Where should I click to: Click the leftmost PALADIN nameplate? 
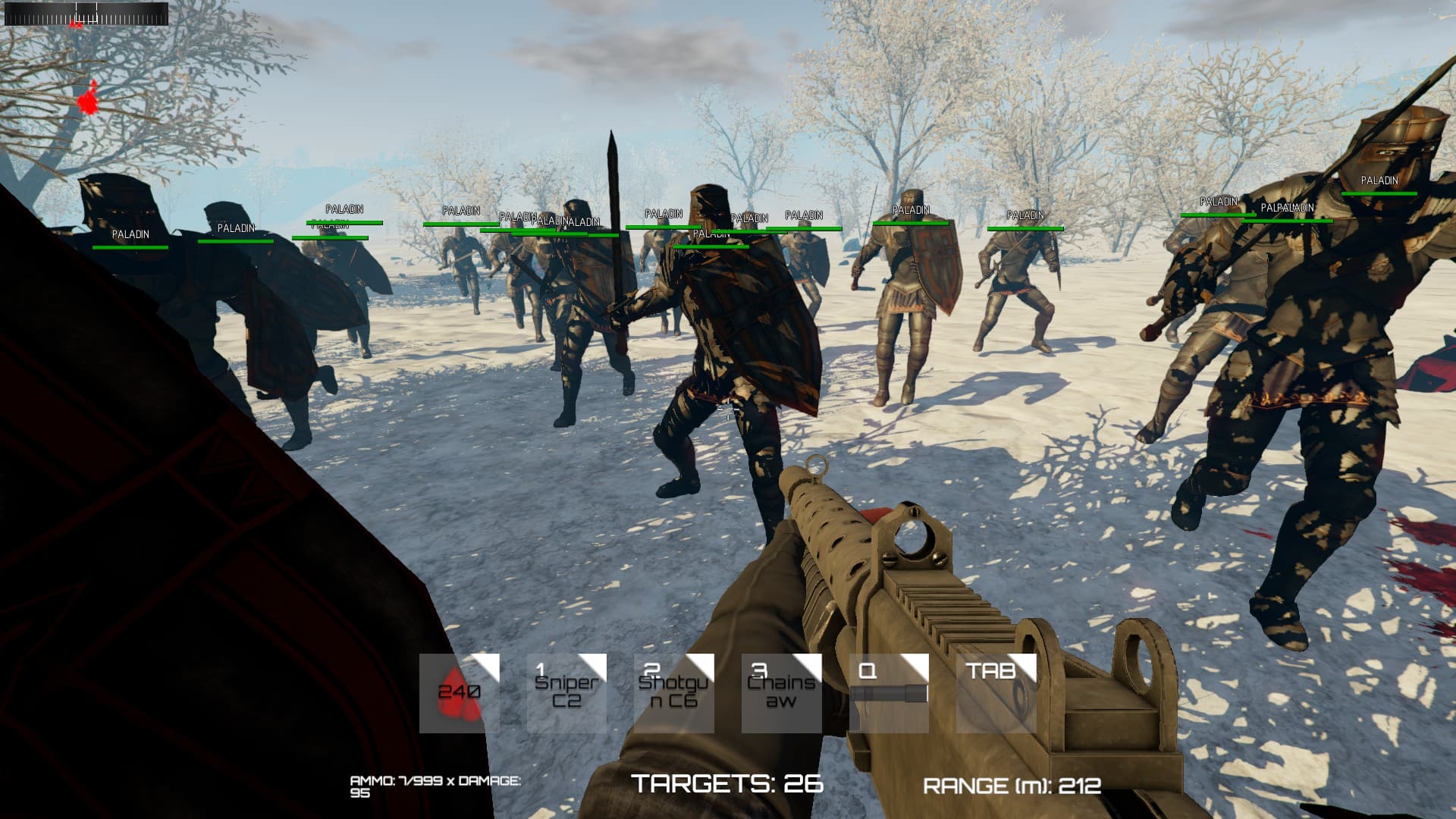pyautogui.click(x=130, y=234)
